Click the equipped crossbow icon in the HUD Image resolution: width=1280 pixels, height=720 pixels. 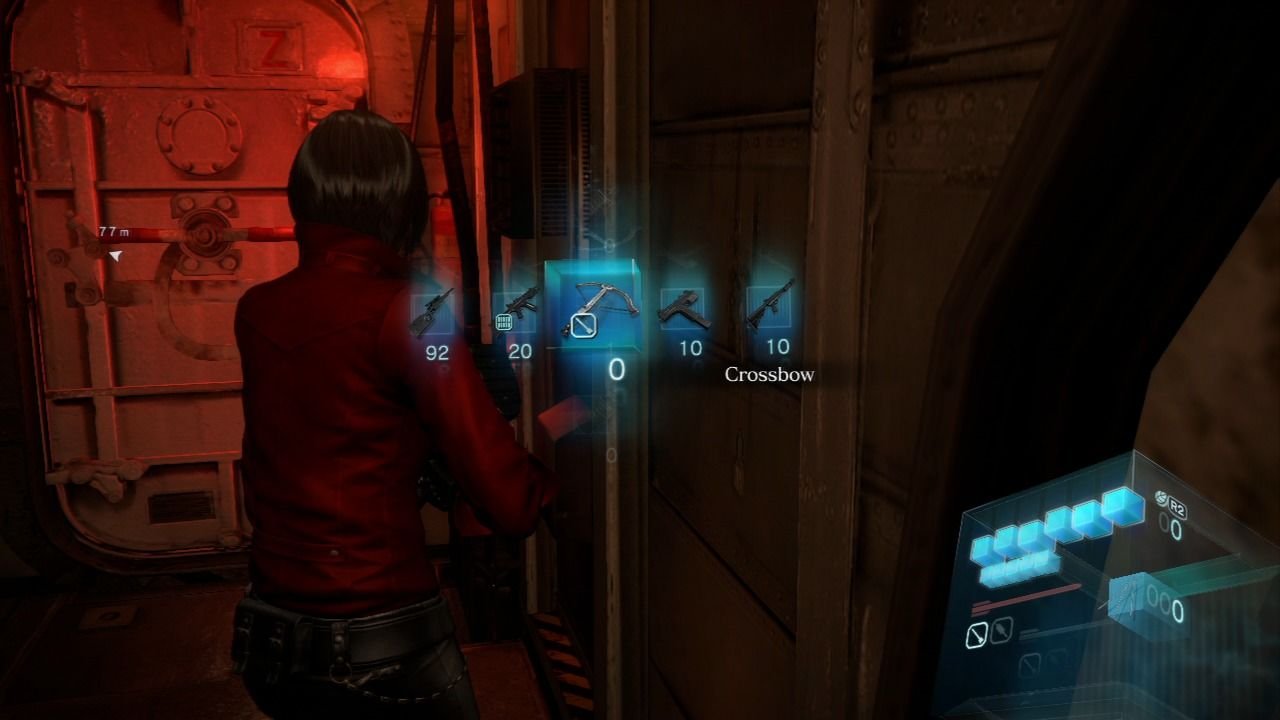[1135, 602]
